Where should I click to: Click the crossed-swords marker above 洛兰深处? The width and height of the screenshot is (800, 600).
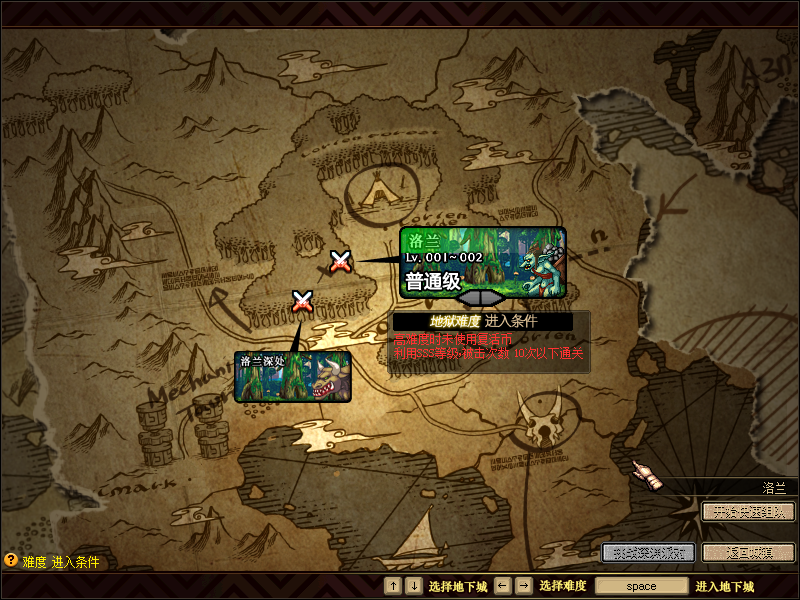click(x=302, y=300)
